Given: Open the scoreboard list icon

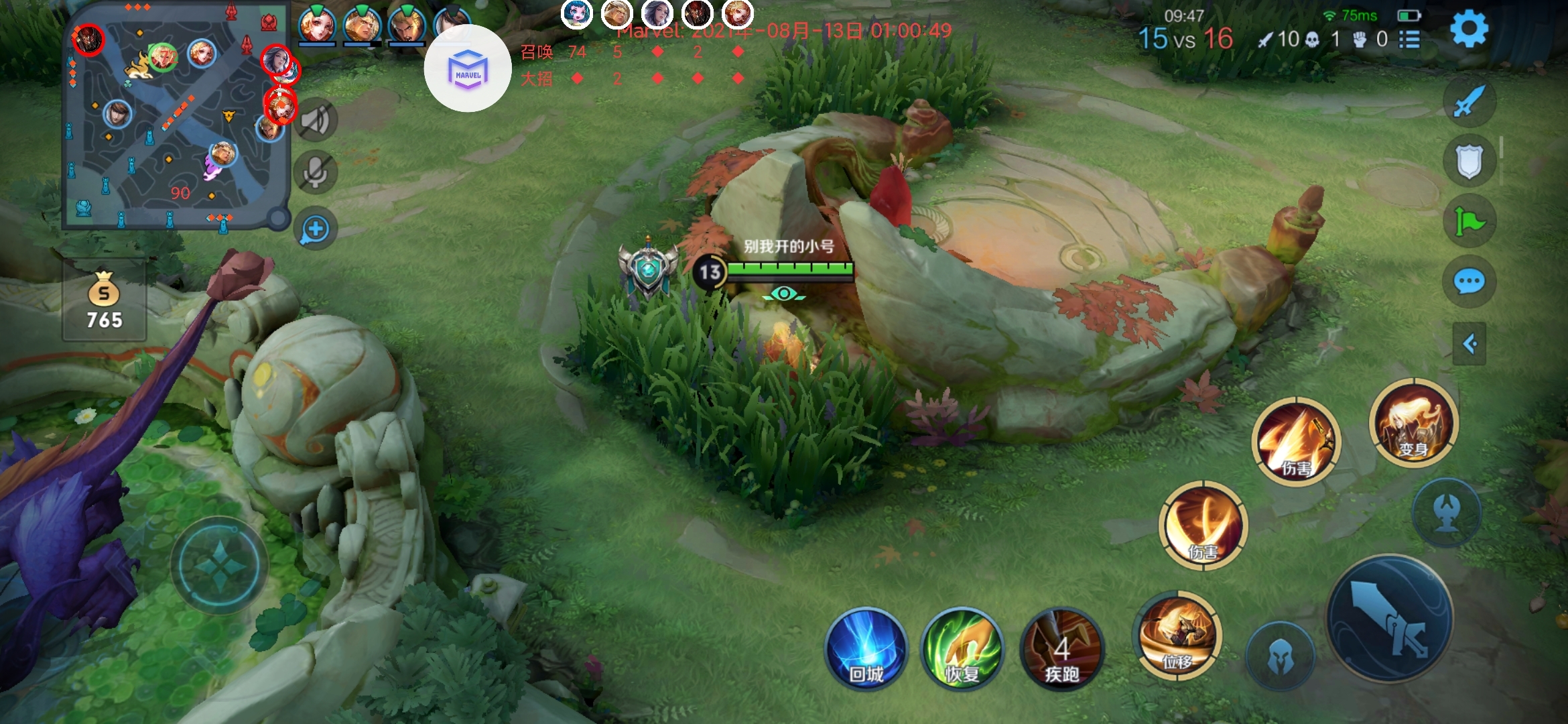Looking at the screenshot, I should [x=1410, y=40].
